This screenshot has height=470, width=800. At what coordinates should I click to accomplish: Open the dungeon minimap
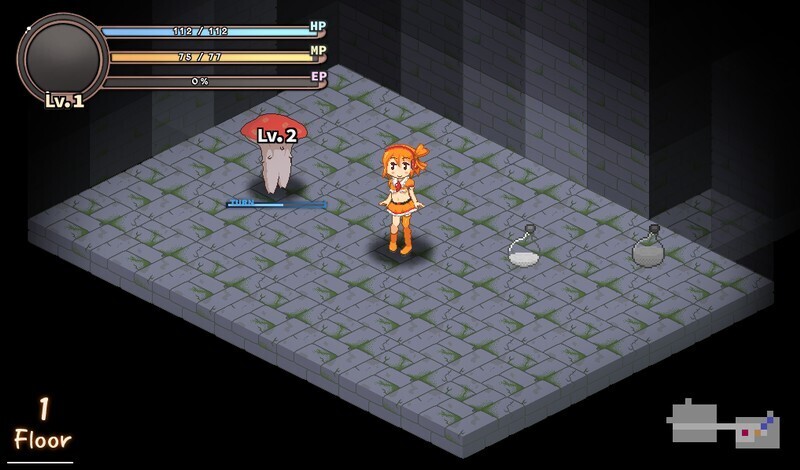coord(724,423)
